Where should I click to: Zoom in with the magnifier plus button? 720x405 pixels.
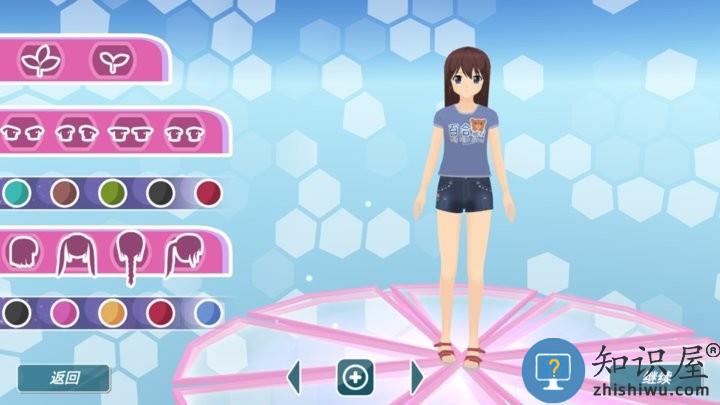point(355,377)
